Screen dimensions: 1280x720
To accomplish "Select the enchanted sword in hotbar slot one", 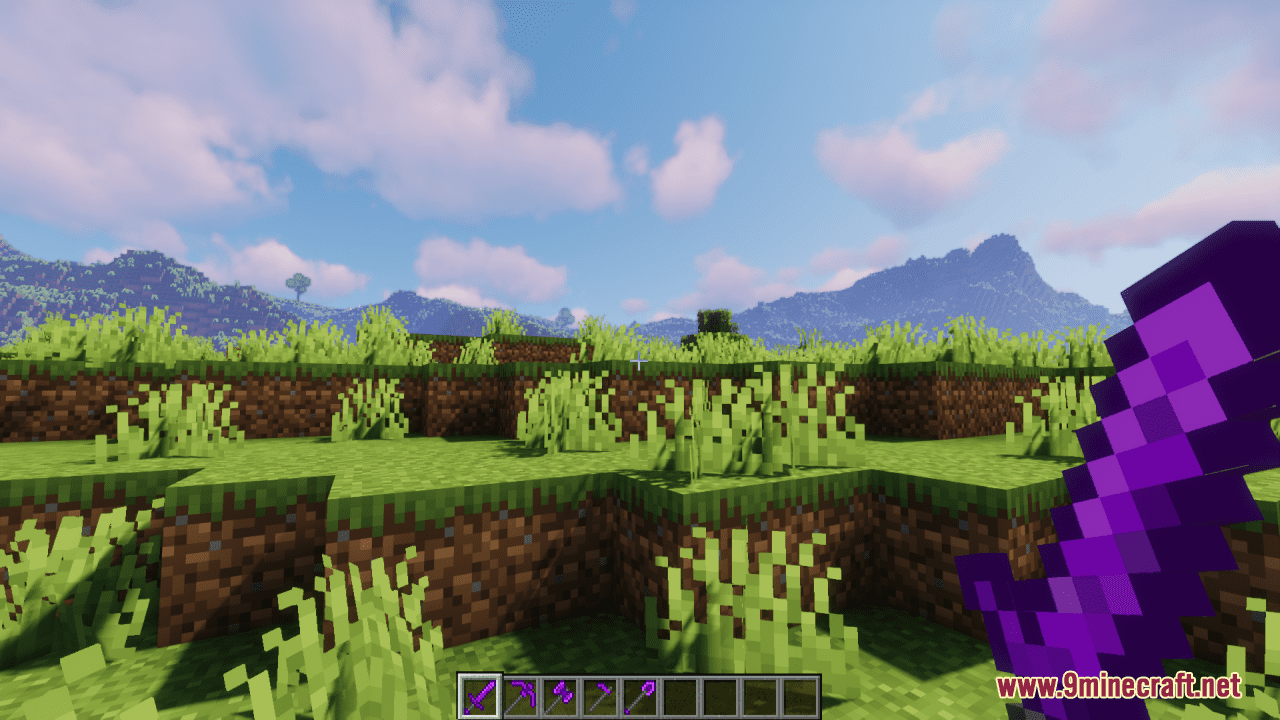I will click(480, 692).
